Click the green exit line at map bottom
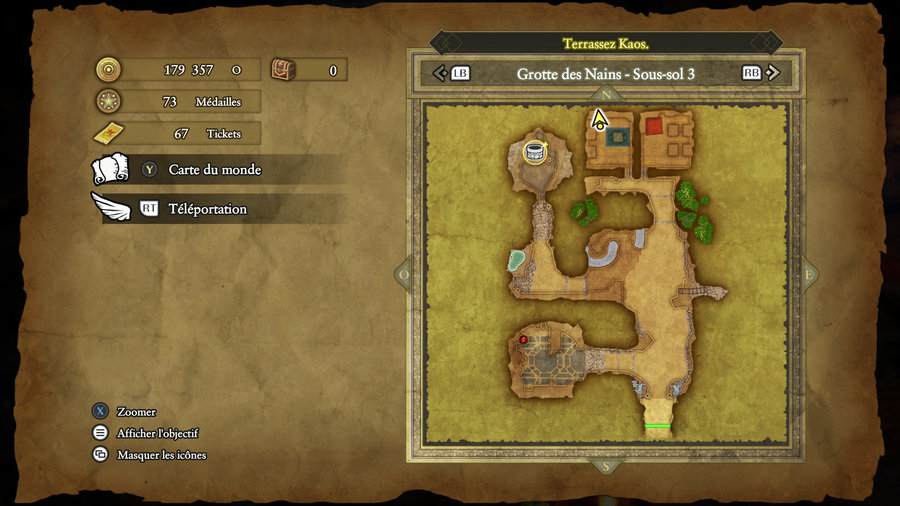Image resolution: width=900 pixels, height=506 pixels. tap(657, 426)
